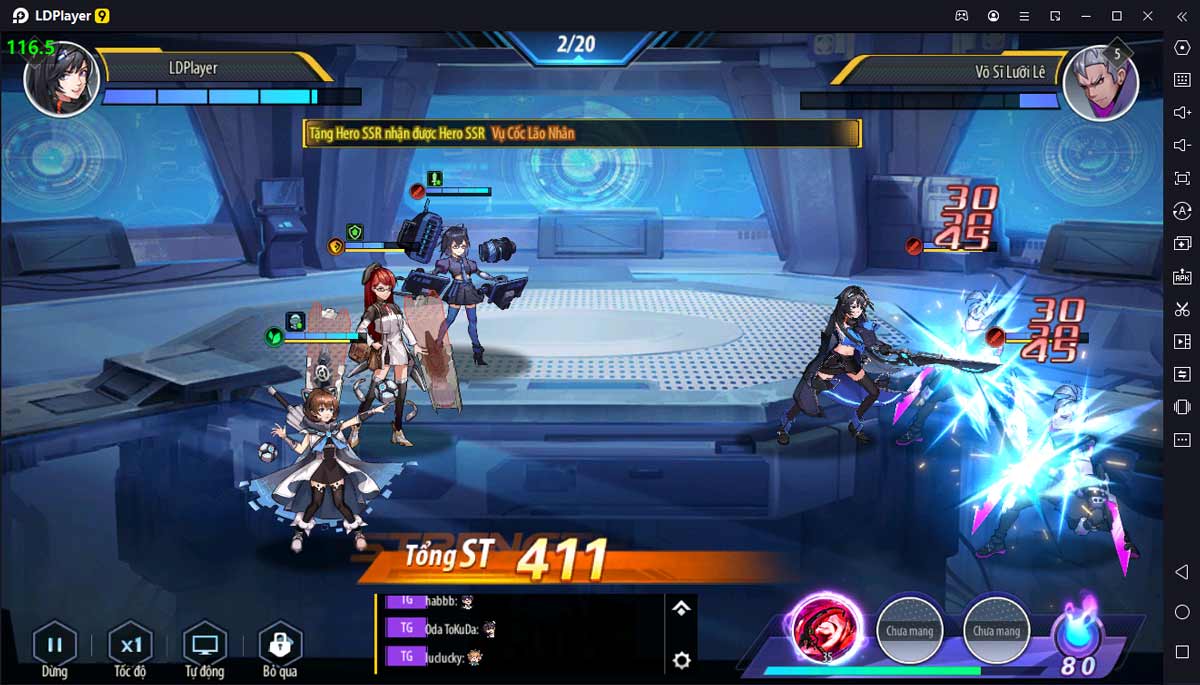Screen dimensions: 1200x685
Task: Open the chat message list
Action: tap(520, 629)
